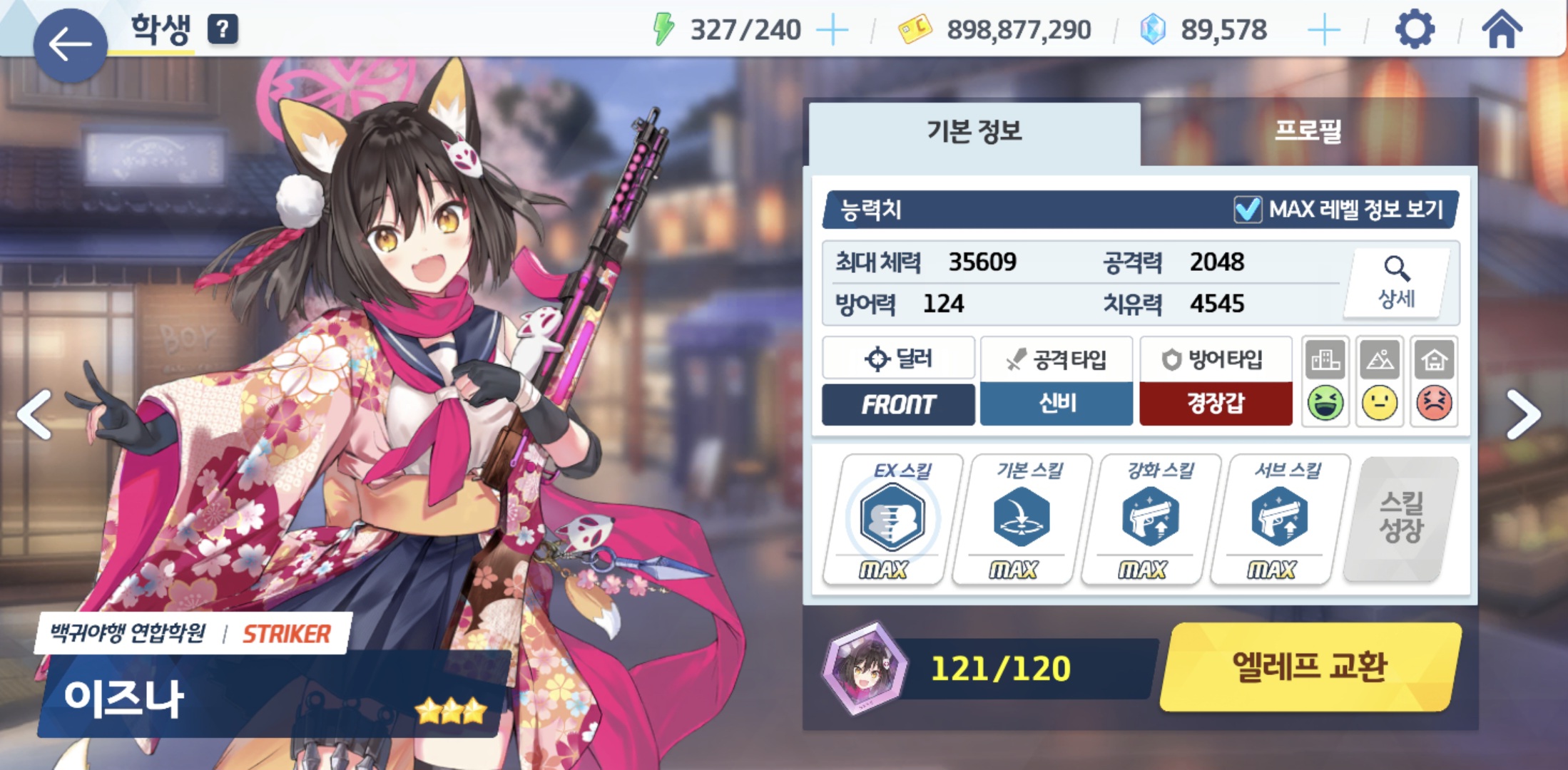This screenshot has width=1568, height=770.
Task: Check the 서브 스킬 icon
Action: (1280, 518)
